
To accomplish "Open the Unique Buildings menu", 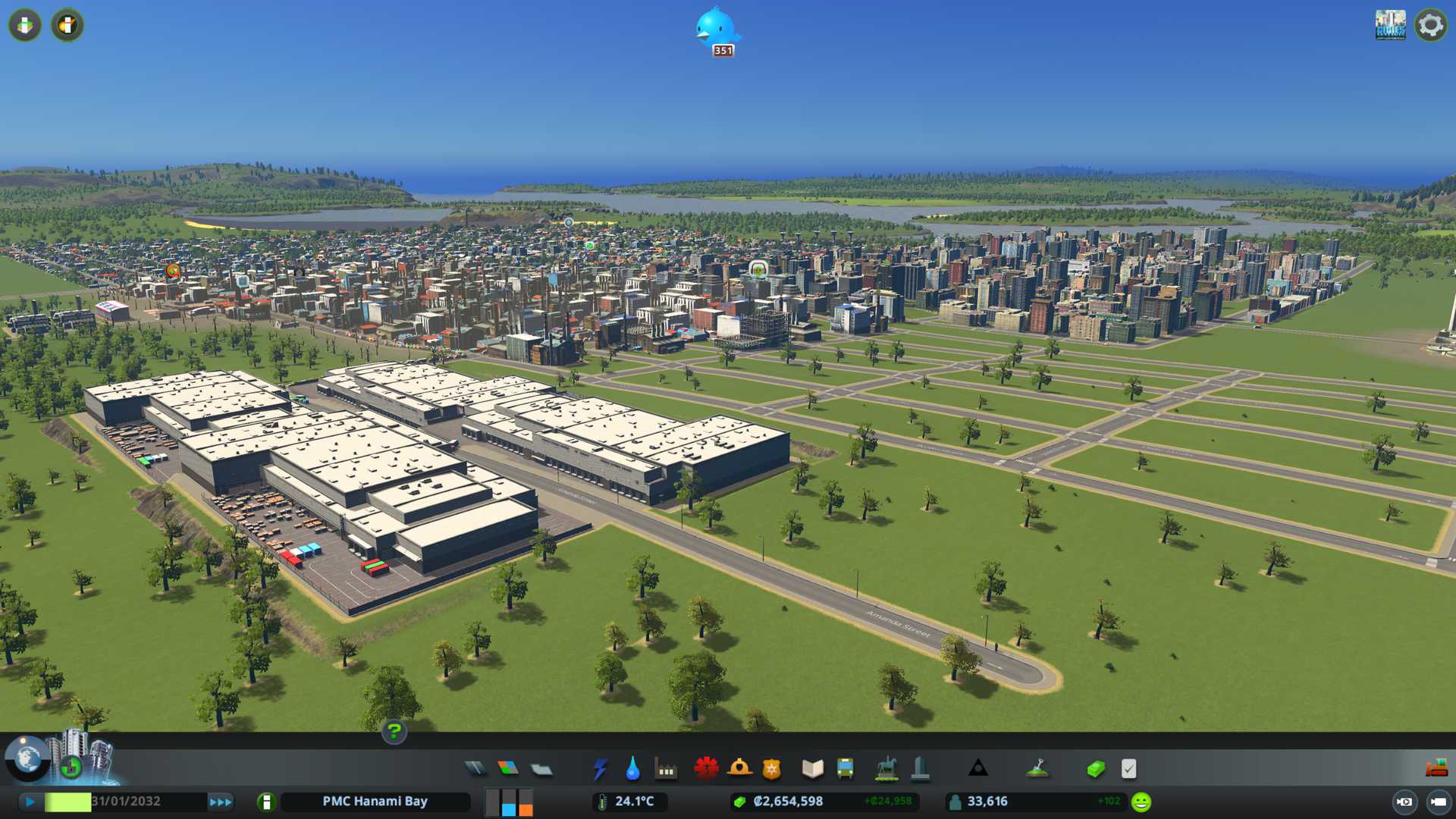I will coord(920,769).
